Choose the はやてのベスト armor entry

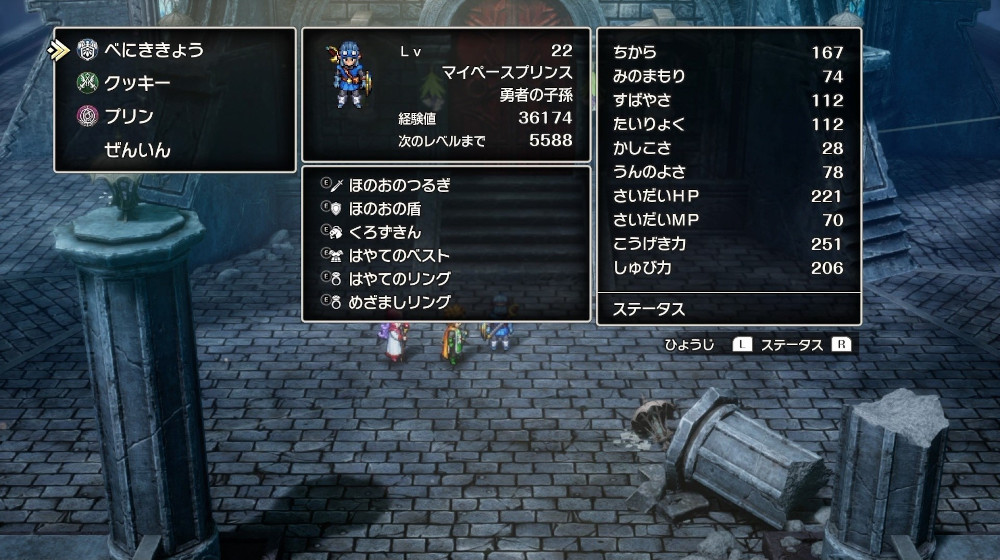(x=400, y=255)
